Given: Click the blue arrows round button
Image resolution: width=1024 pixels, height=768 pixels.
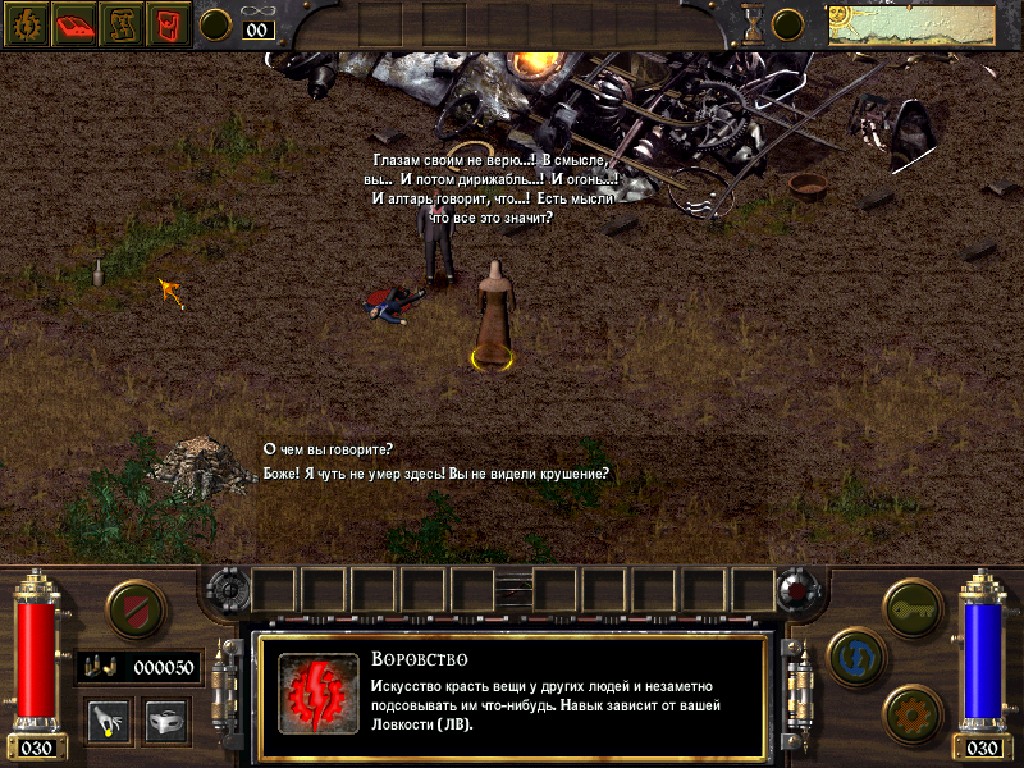Looking at the screenshot, I should pos(857,658).
